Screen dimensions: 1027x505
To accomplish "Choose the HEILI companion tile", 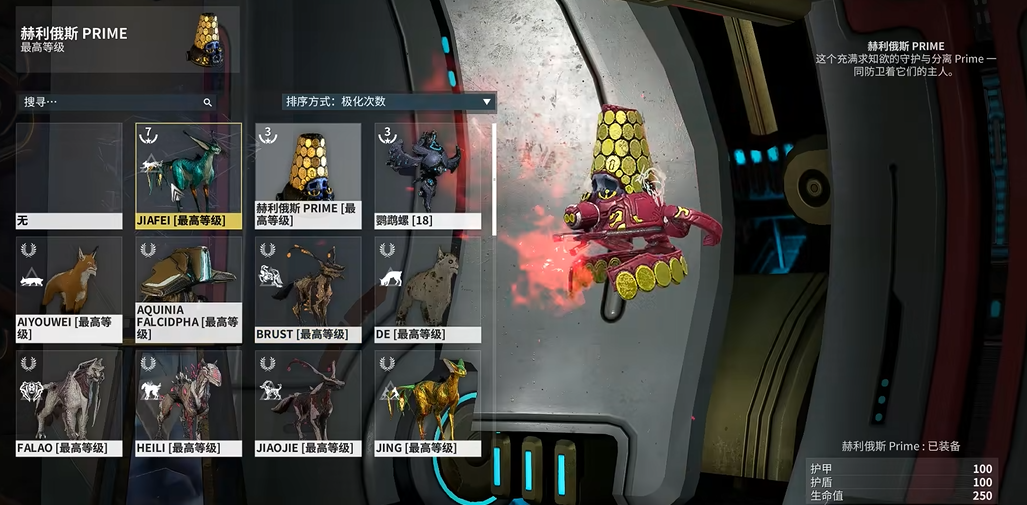I will click(189, 402).
